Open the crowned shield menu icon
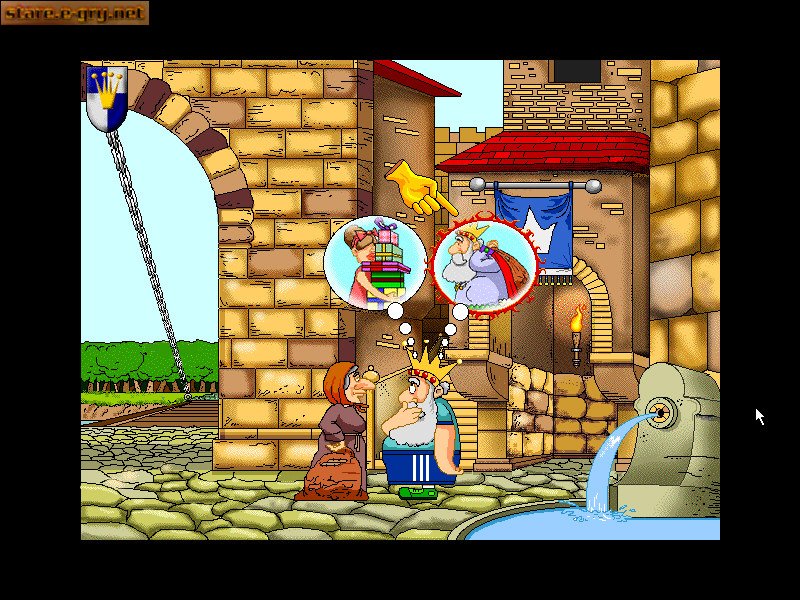The width and height of the screenshot is (800, 600). point(105,98)
